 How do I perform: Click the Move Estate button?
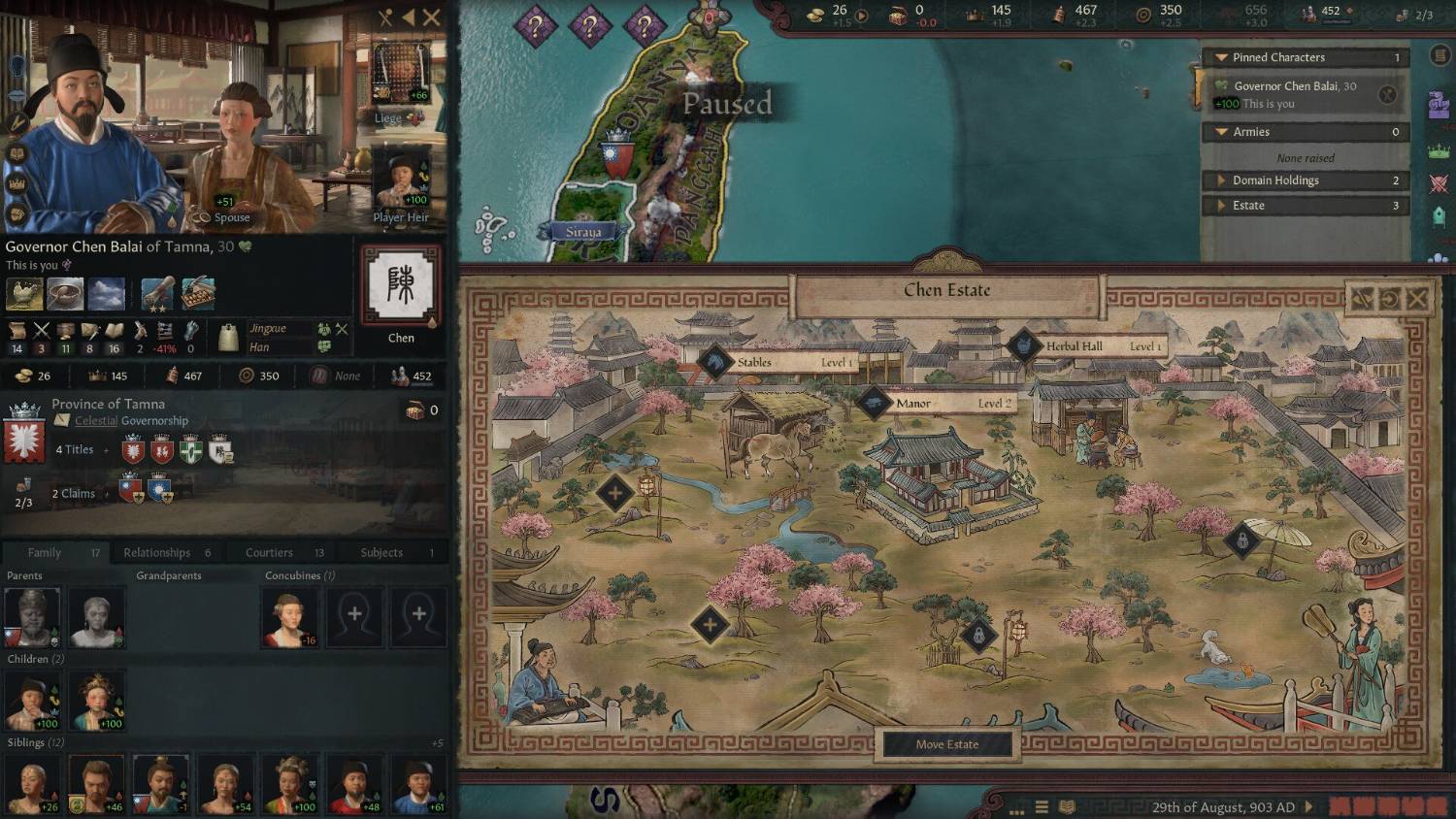pyautogui.click(x=946, y=744)
